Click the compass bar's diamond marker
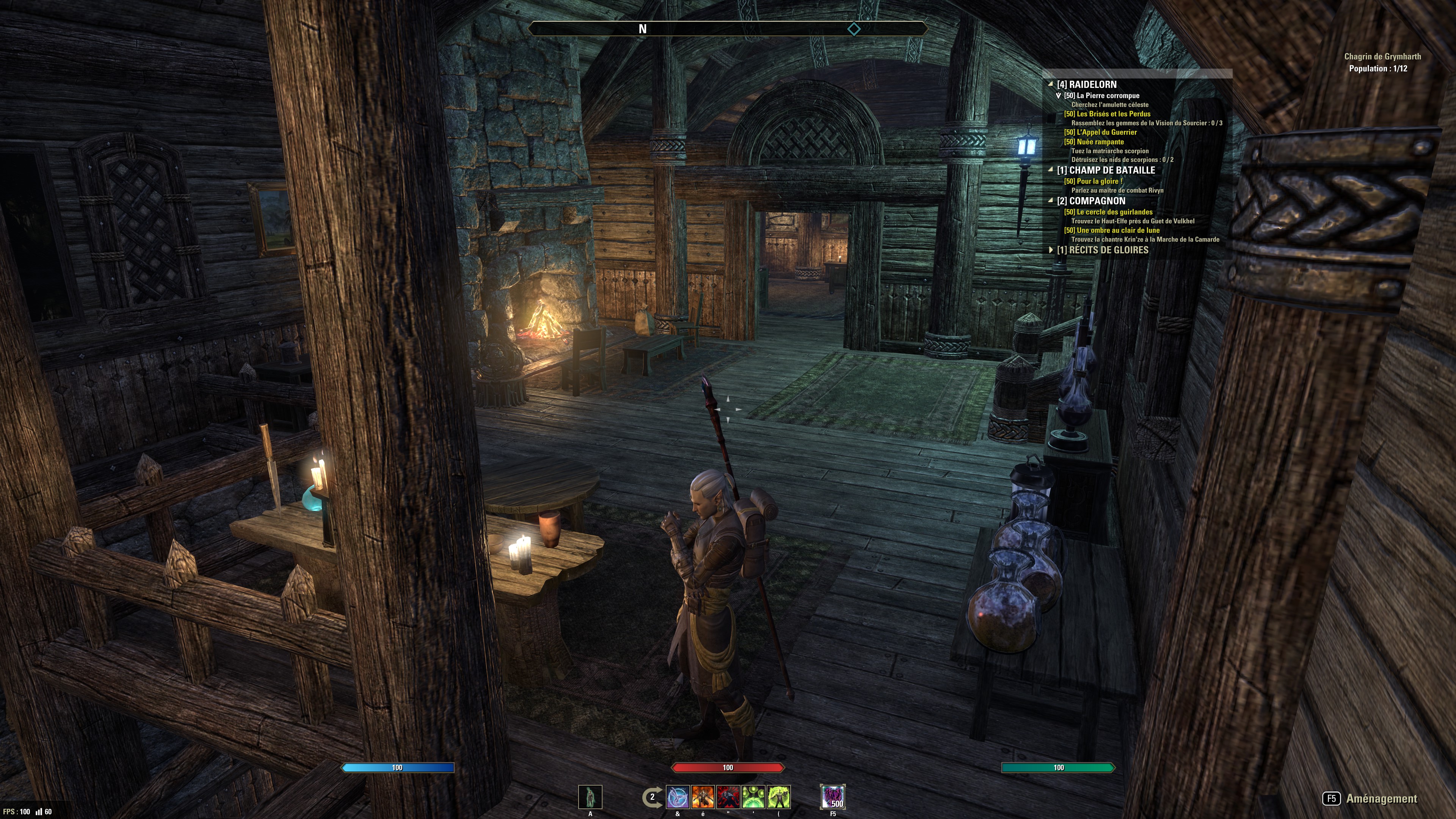 854,29
